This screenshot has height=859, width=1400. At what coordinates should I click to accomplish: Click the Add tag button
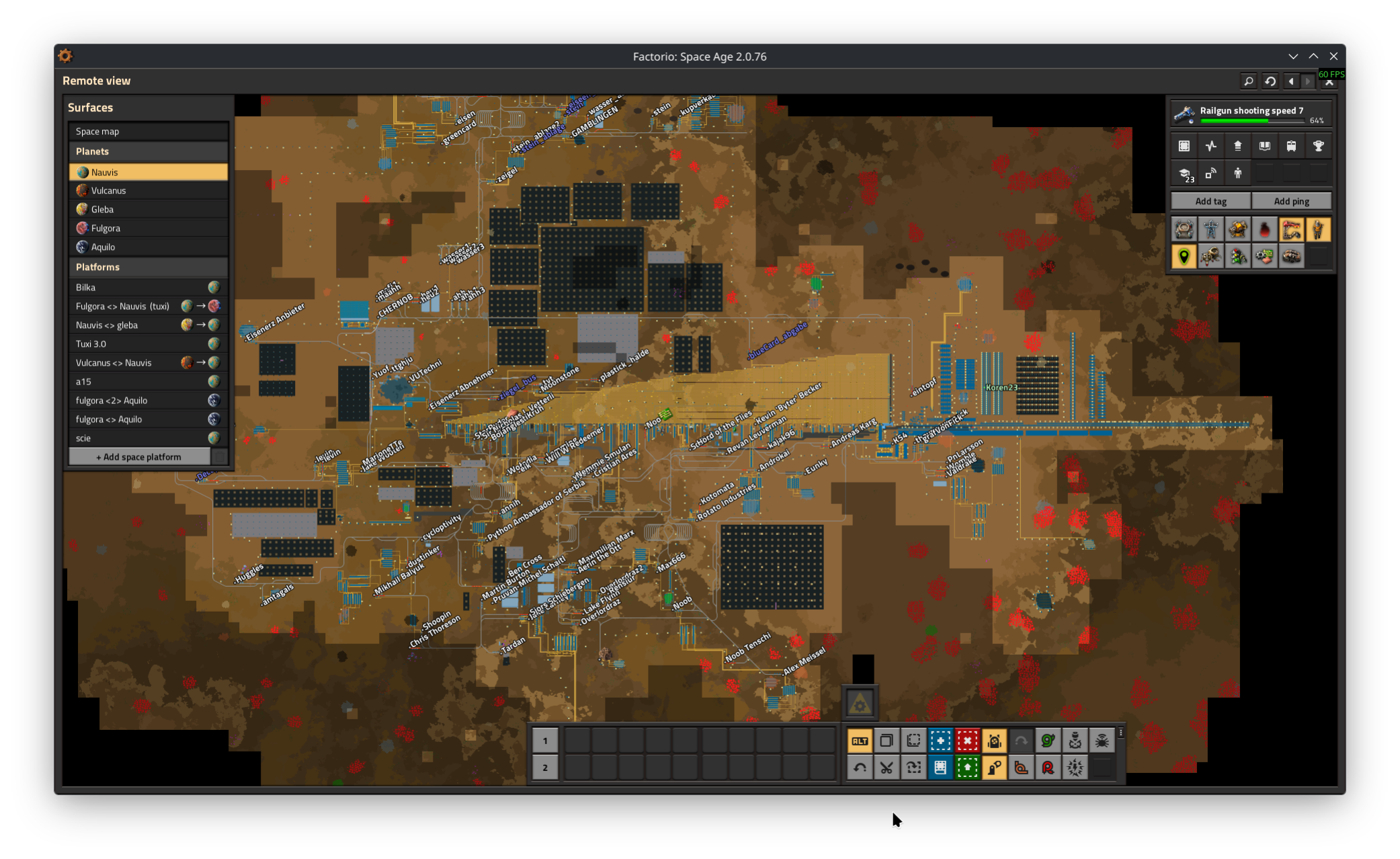pos(1210,201)
